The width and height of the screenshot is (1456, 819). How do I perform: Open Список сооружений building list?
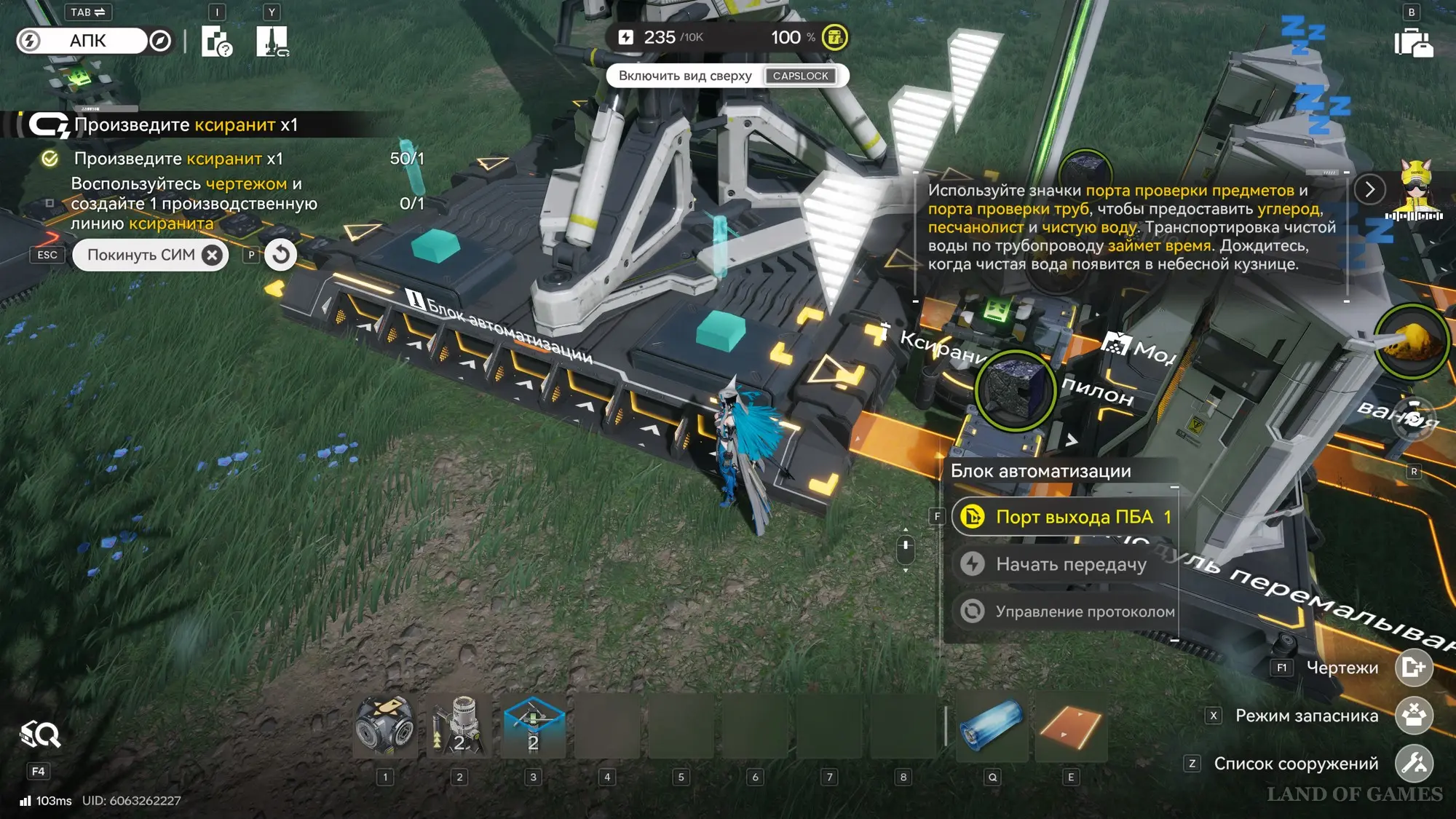pos(1413,764)
